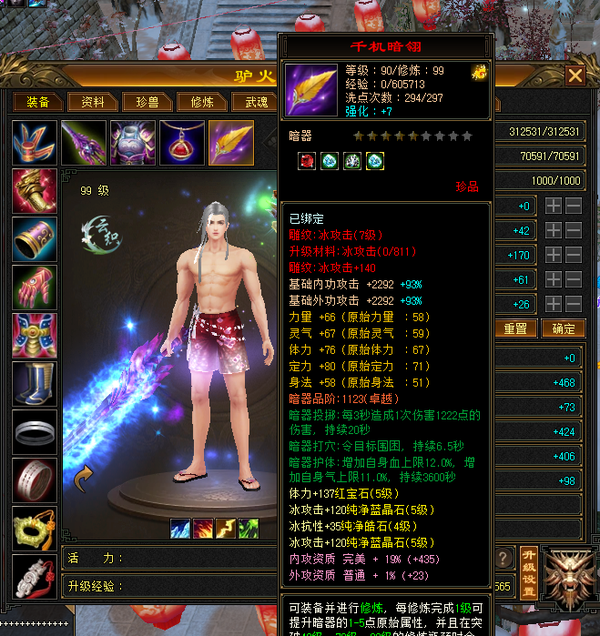Choose the pink gloves slot
Image resolution: width=600 pixels, height=636 pixels.
point(34,286)
